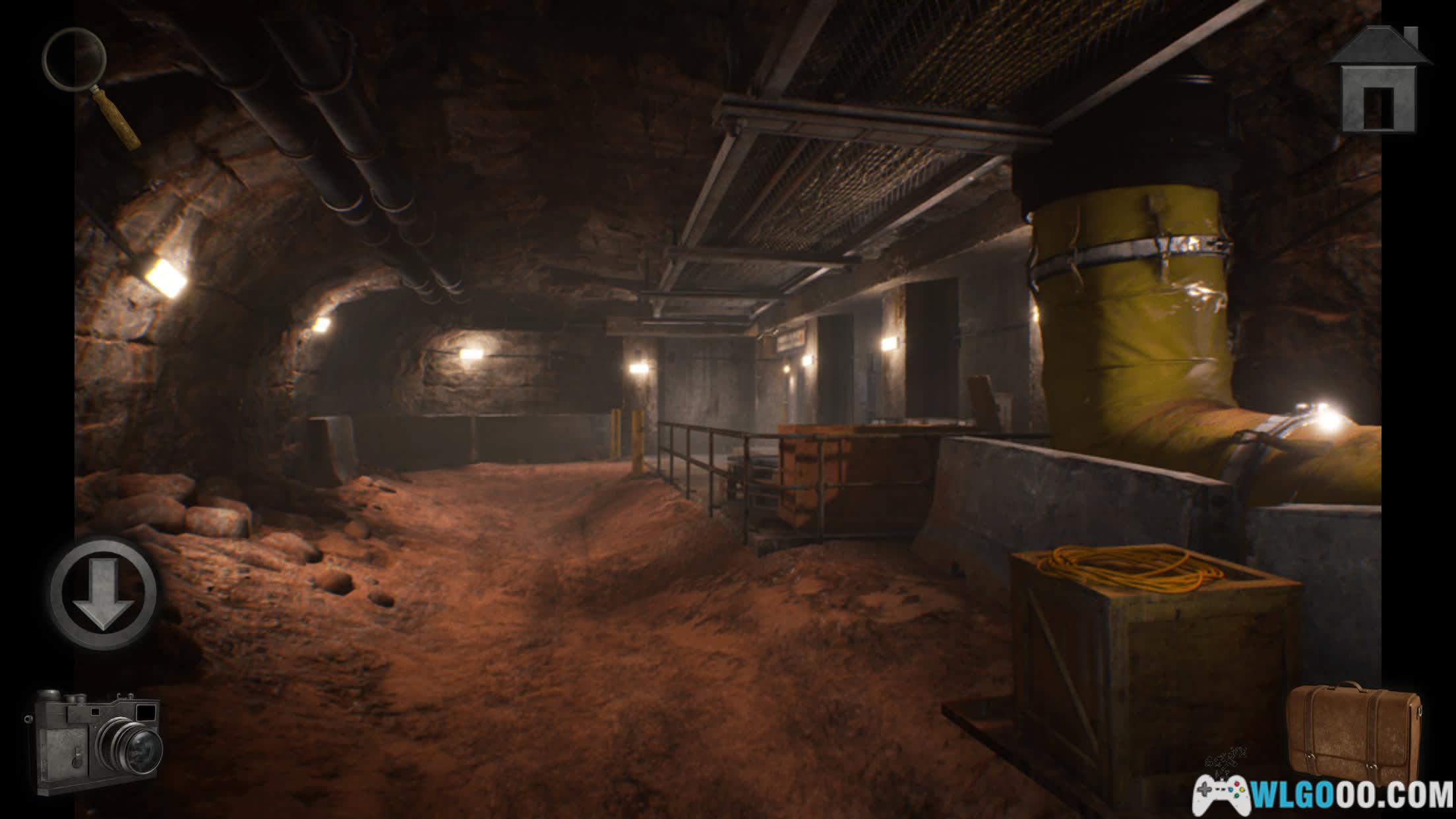The image size is (1456, 819).
Task: Open the camera photo tool
Action: click(x=96, y=743)
